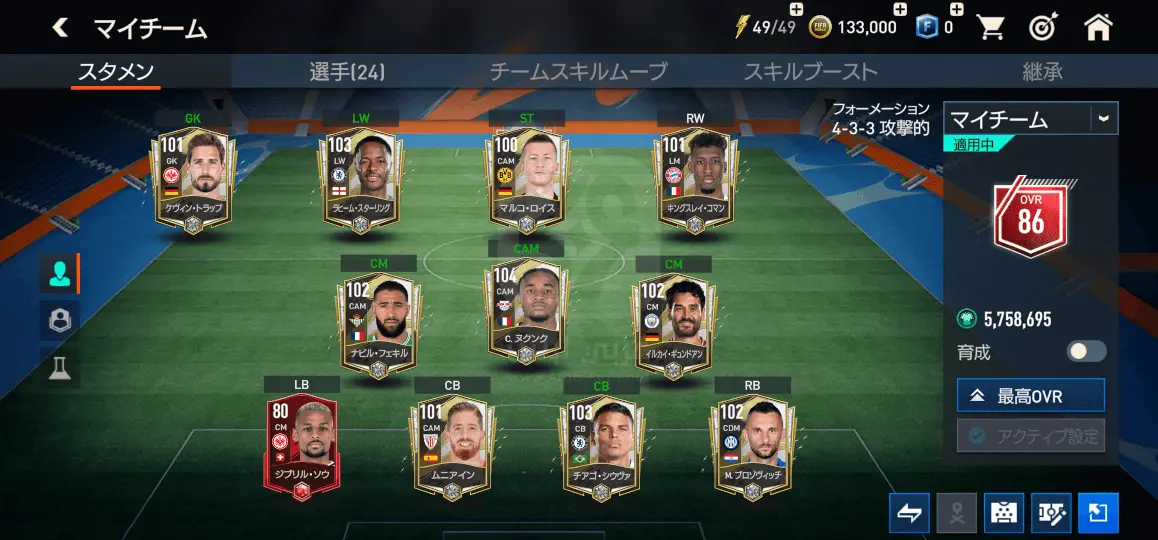Add more FIFA coins with plus button
The image size is (1158, 540).
tap(900, 10)
